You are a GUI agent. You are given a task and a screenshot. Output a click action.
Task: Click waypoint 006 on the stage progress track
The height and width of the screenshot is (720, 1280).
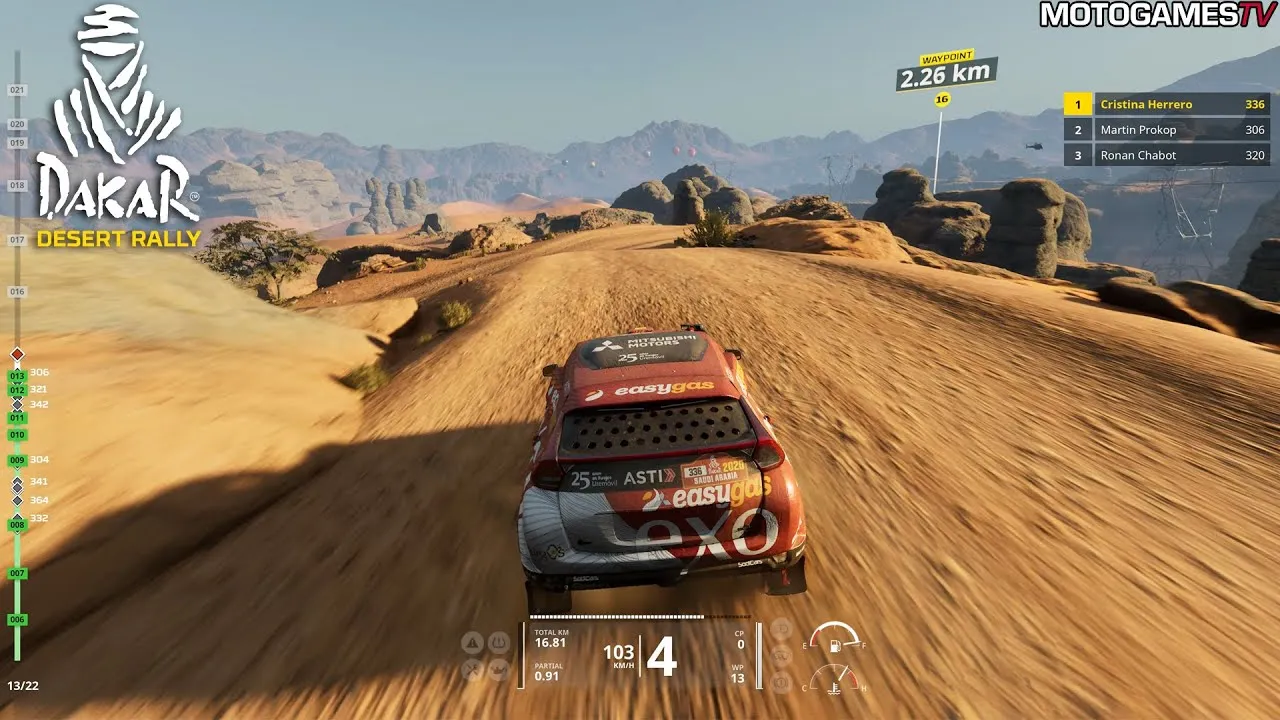click(17, 620)
